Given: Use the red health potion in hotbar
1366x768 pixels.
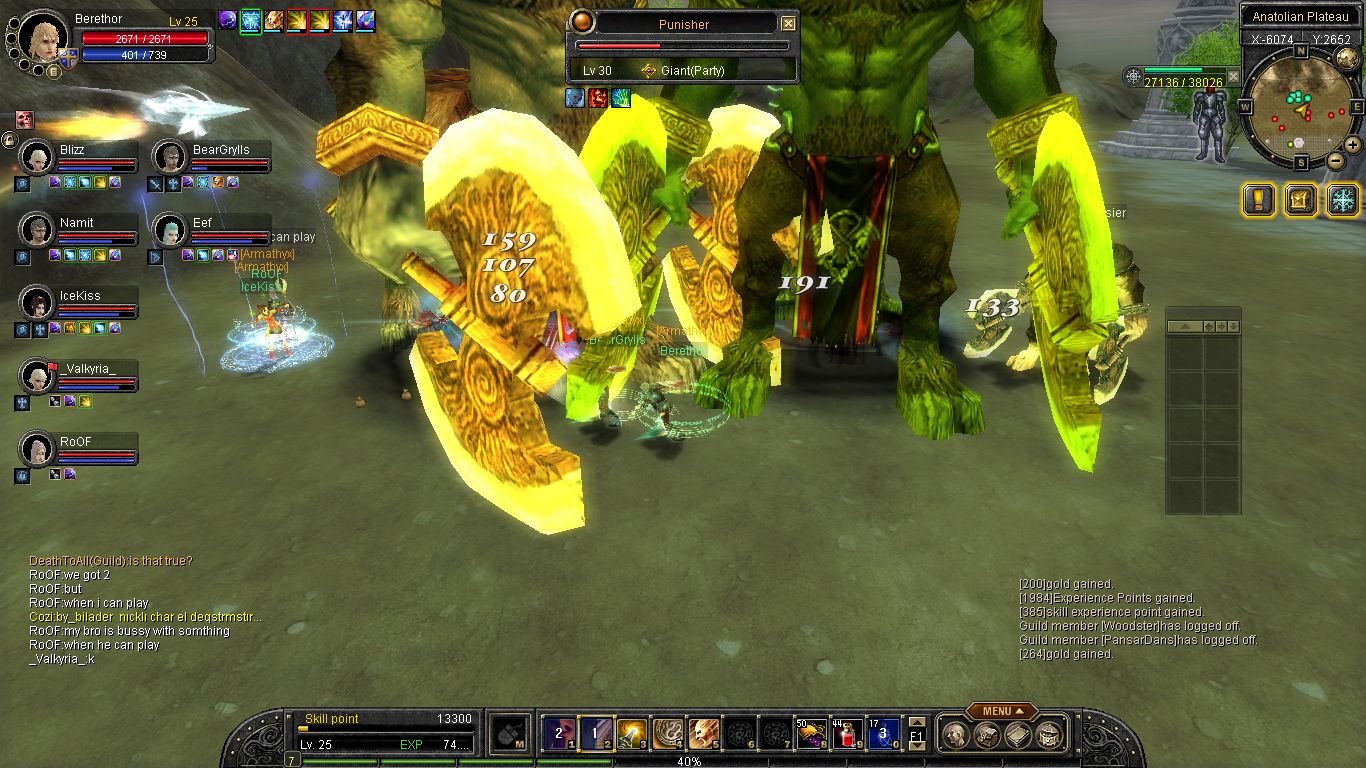Looking at the screenshot, I should point(847,734).
